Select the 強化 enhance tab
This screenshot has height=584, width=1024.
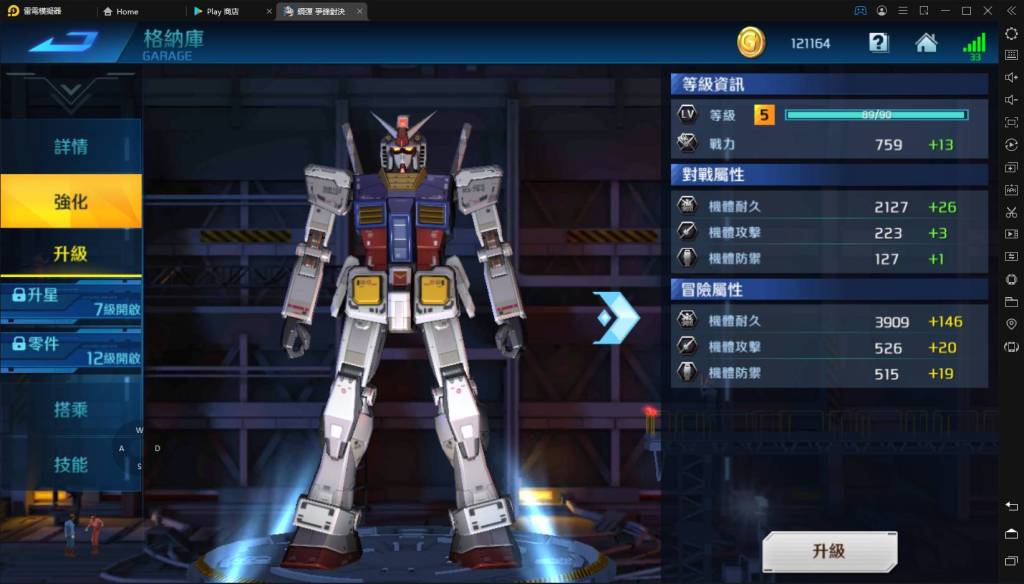(70, 201)
